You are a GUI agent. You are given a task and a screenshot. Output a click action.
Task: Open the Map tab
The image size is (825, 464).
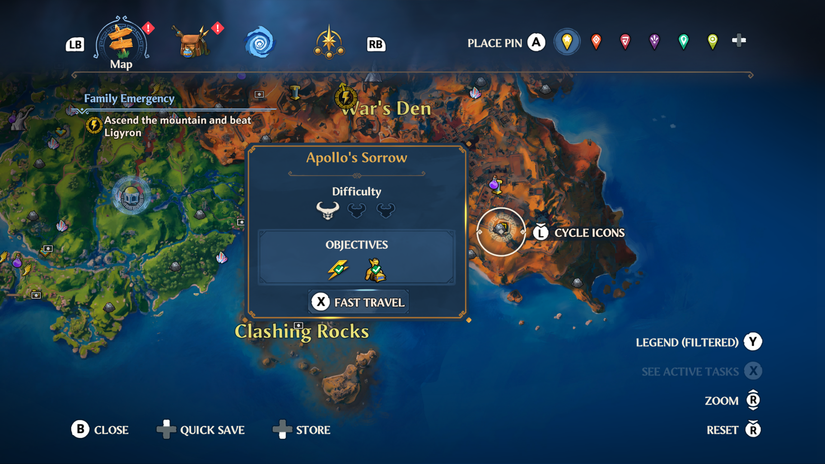pos(121,42)
